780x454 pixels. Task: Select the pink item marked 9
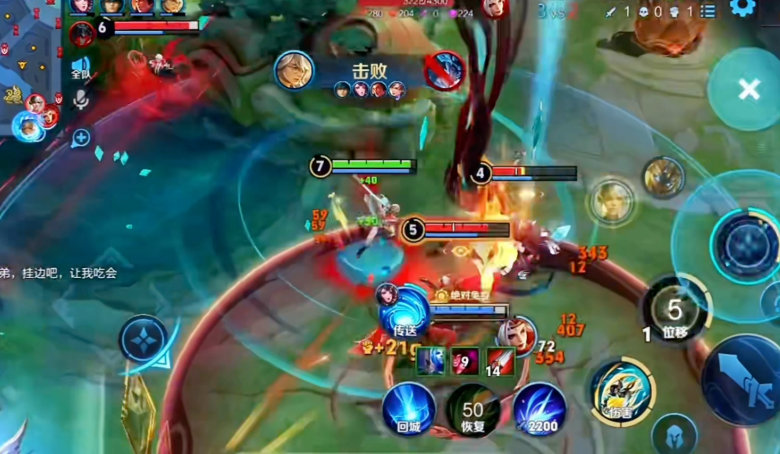465,361
